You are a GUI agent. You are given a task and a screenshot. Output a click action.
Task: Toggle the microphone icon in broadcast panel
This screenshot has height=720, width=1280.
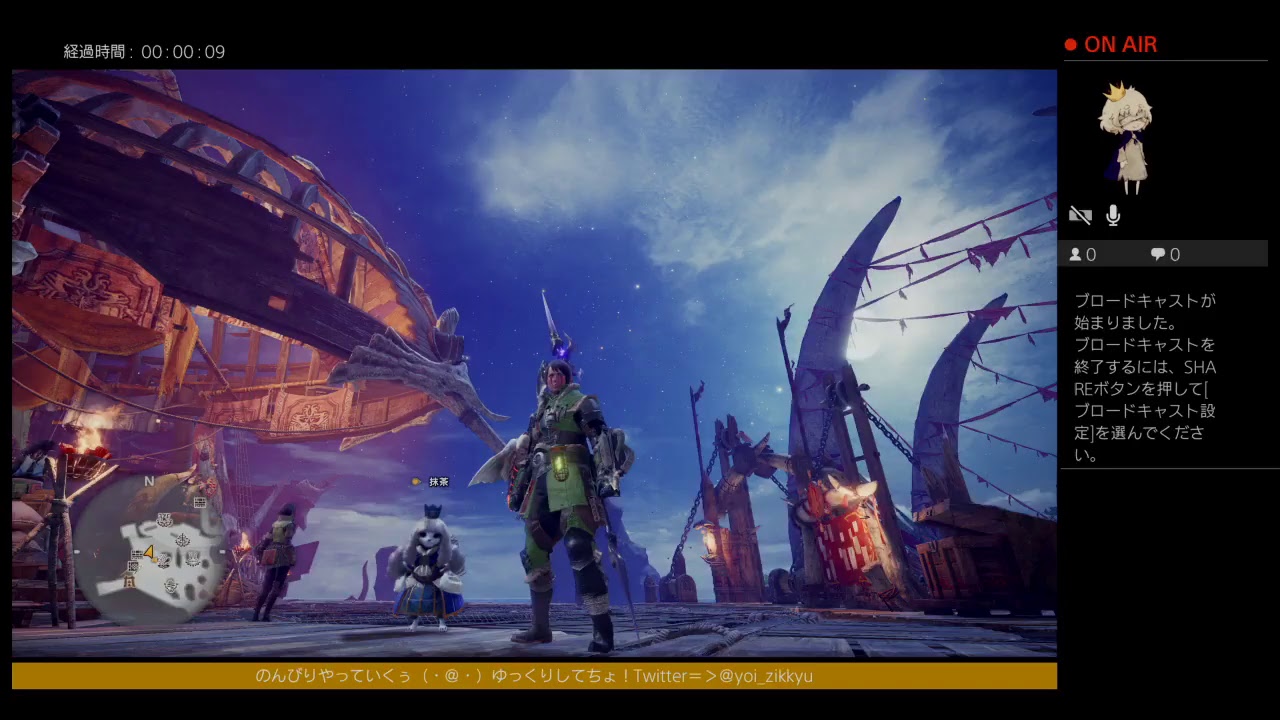[1113, 215]
